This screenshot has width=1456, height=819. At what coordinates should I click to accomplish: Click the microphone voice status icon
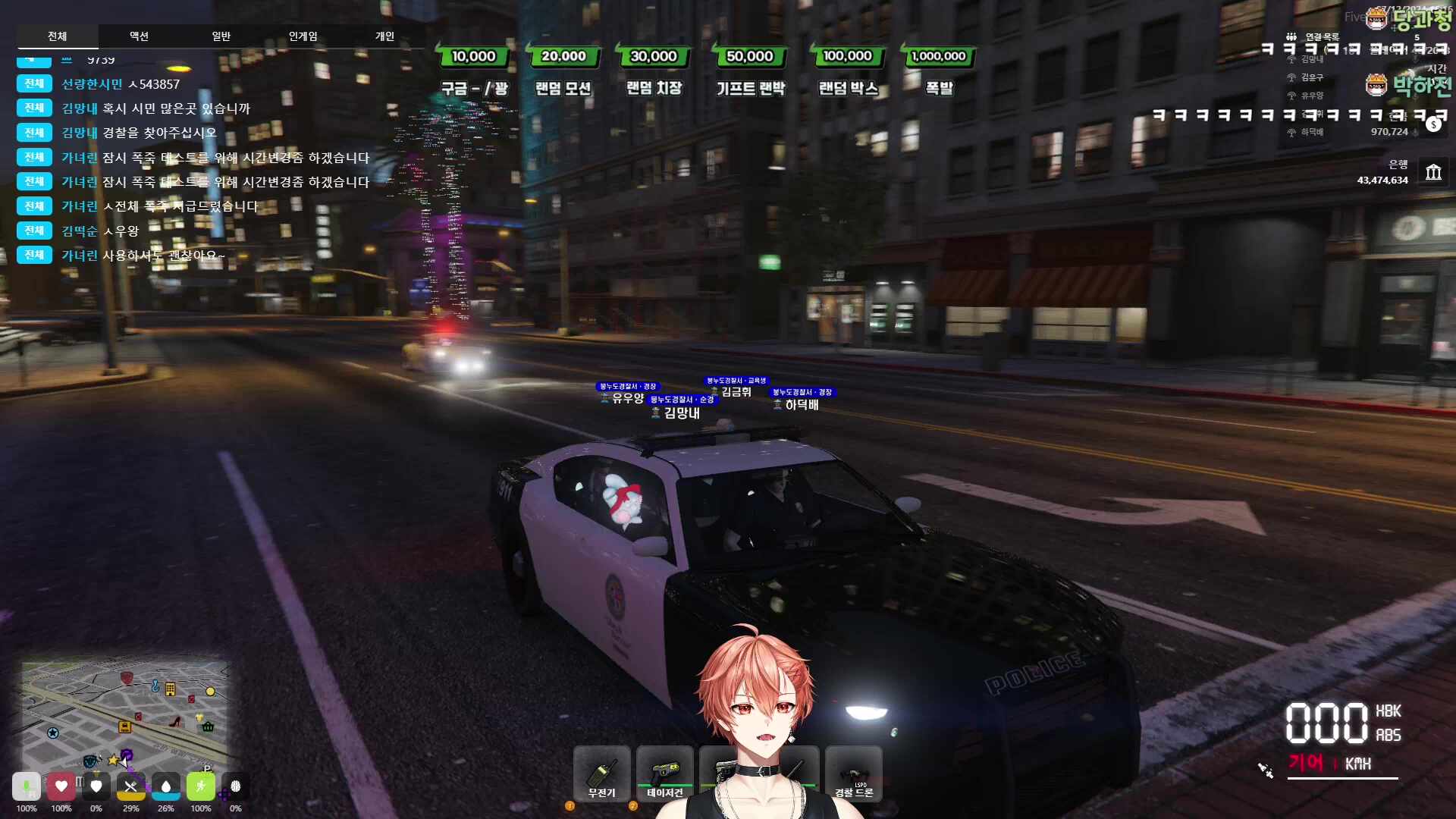(x=27, y=786)
